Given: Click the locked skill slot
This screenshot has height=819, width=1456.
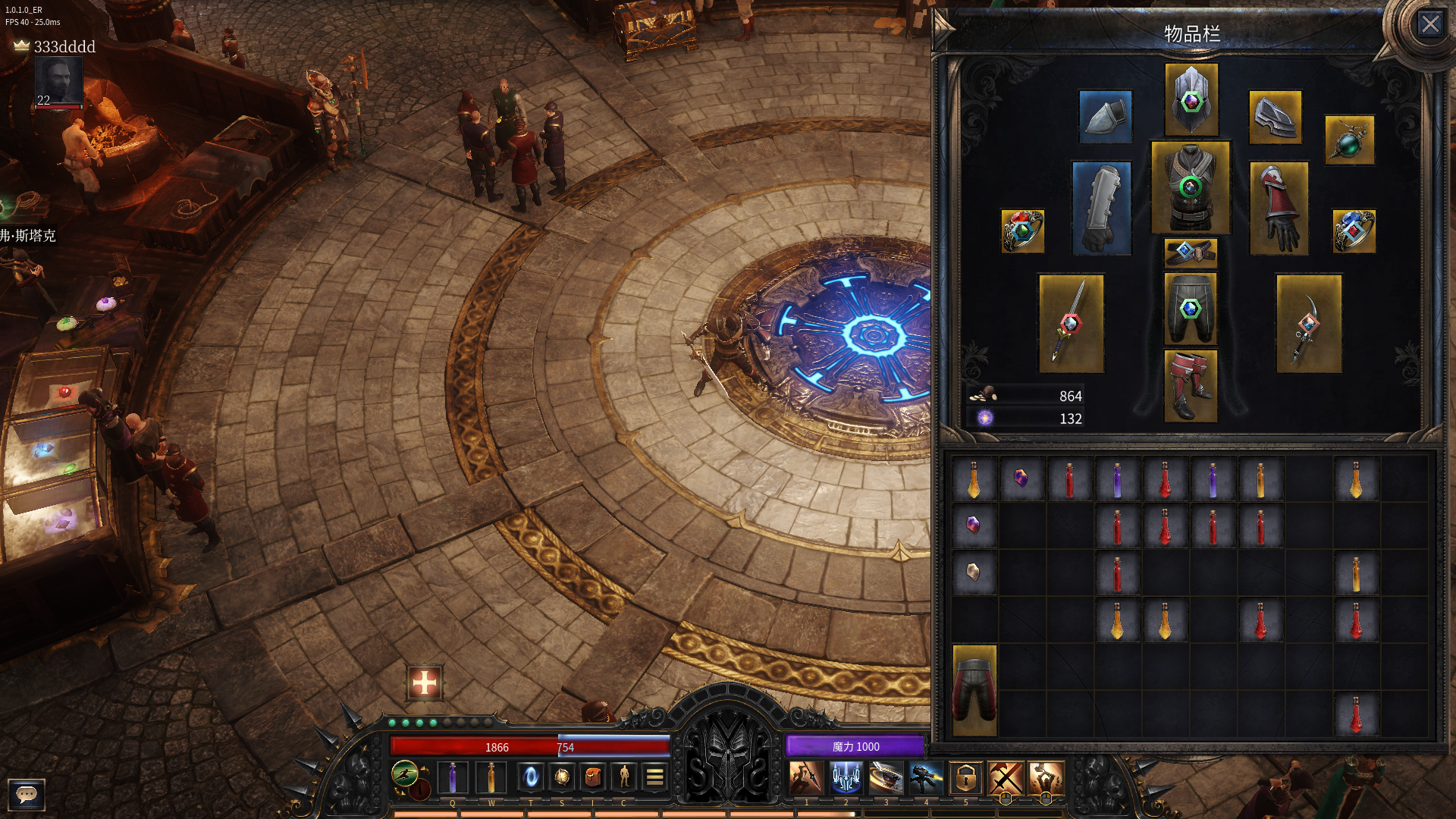Looking at the screenshot, I should point(965,778).
